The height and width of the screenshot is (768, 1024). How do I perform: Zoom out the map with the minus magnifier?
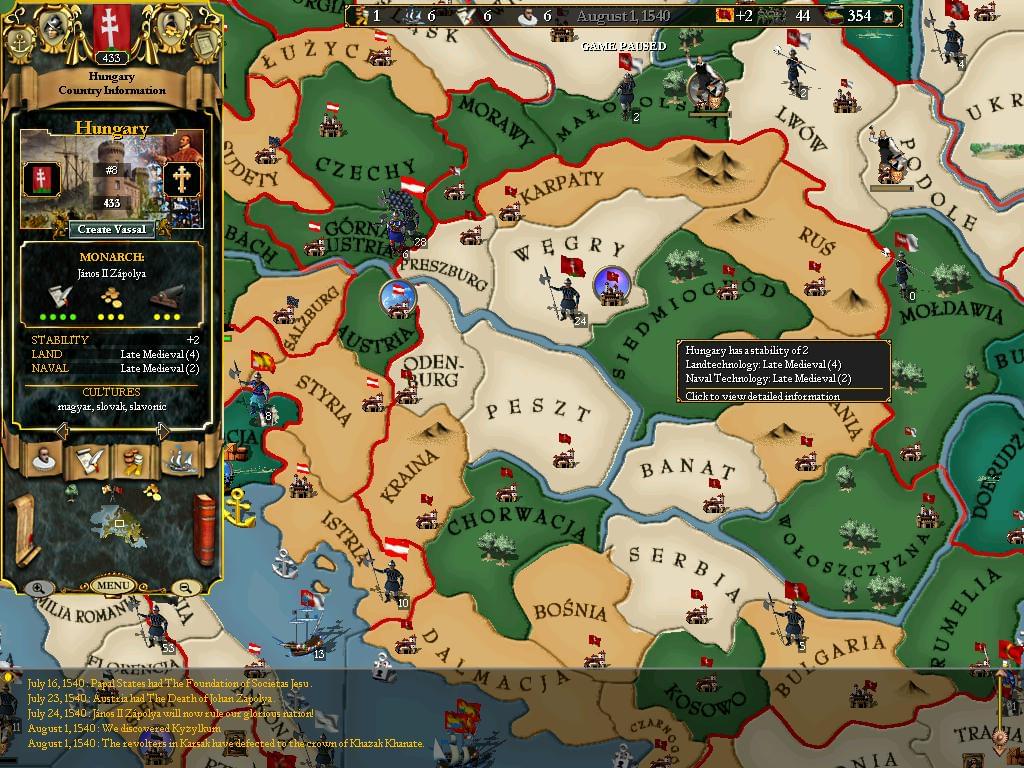click(x=185, y=588)
